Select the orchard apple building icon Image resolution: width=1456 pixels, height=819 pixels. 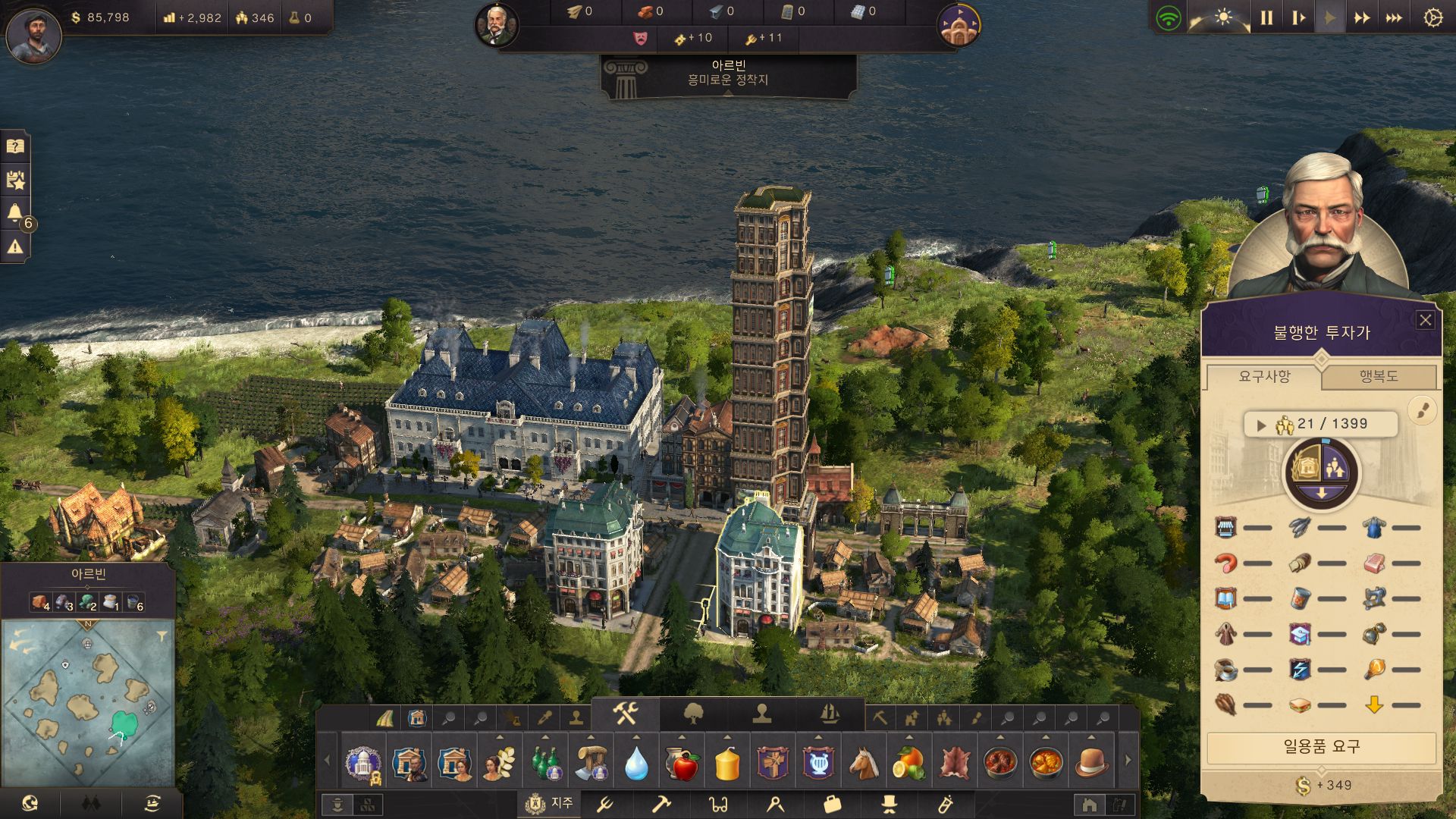coord(682,762)
